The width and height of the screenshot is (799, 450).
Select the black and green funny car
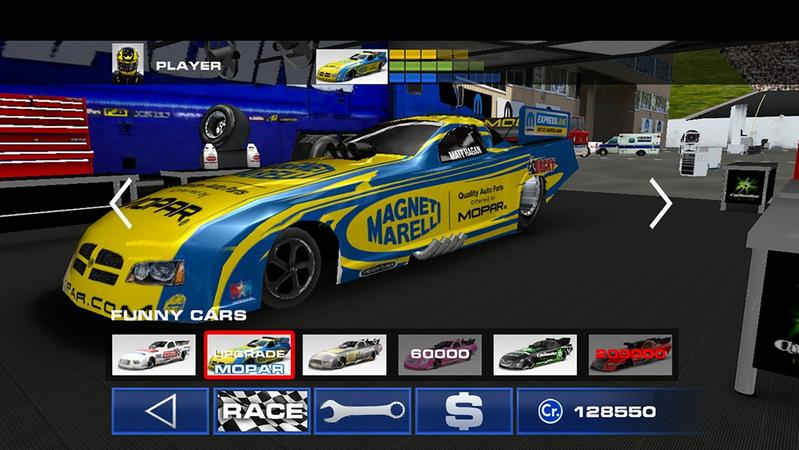click(534, 354)
